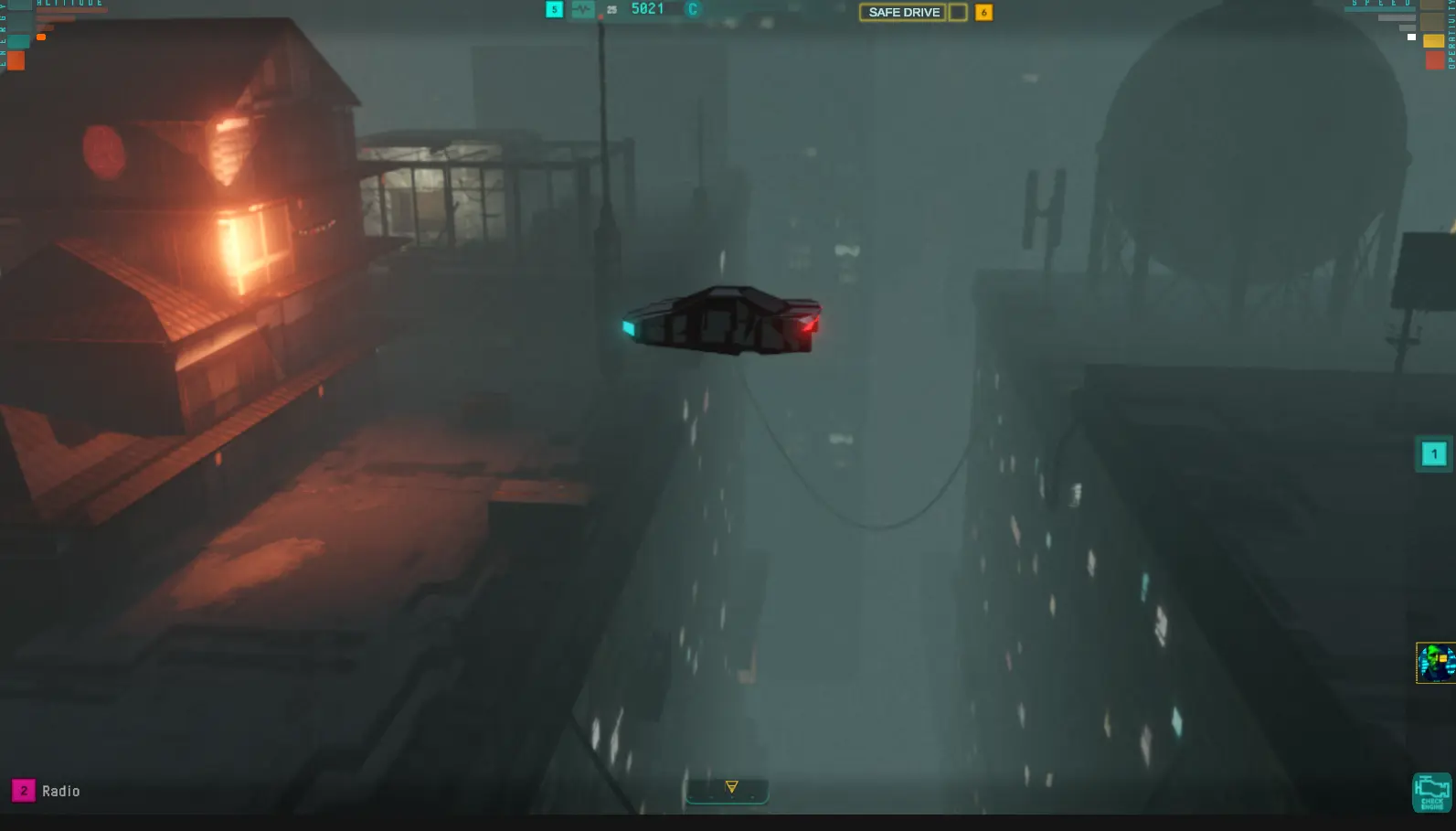Open the Radio panel
Screen dimensions: 1456x831
point(62,792)
